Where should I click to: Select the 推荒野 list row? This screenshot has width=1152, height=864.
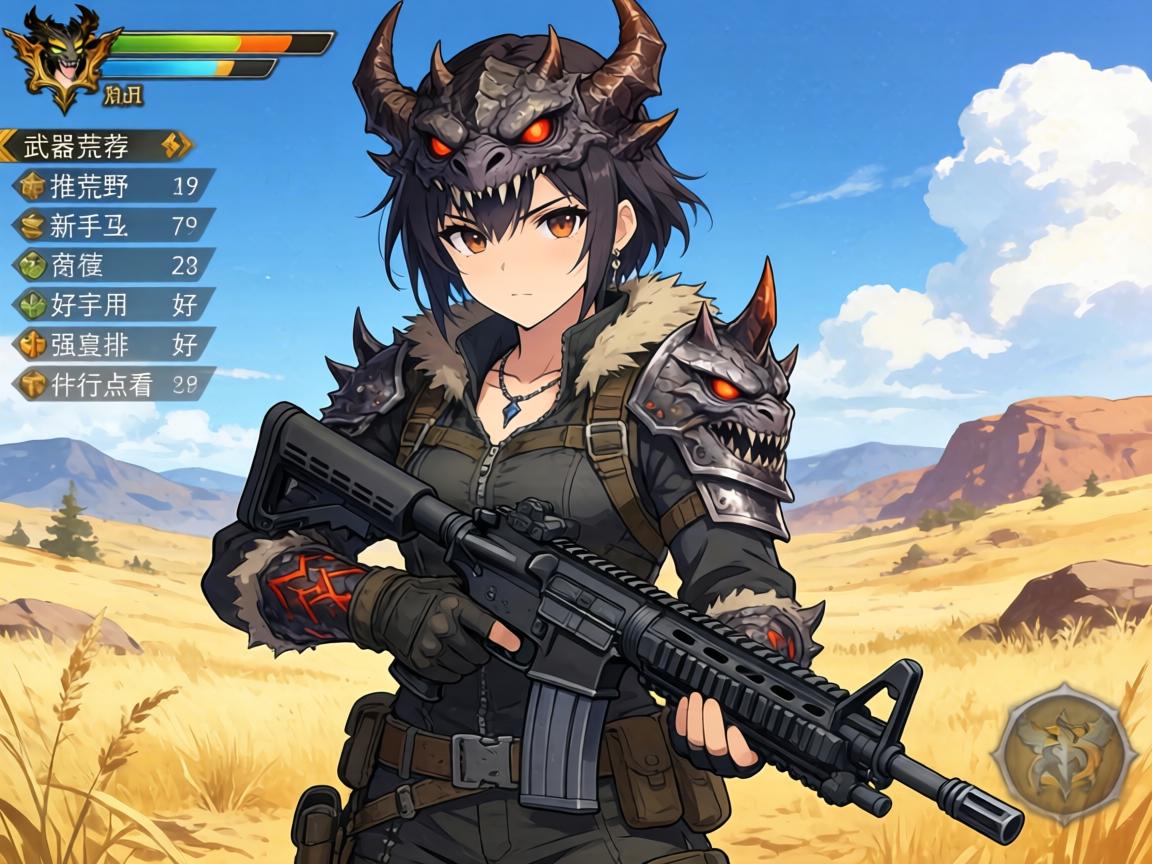point(112,185)
